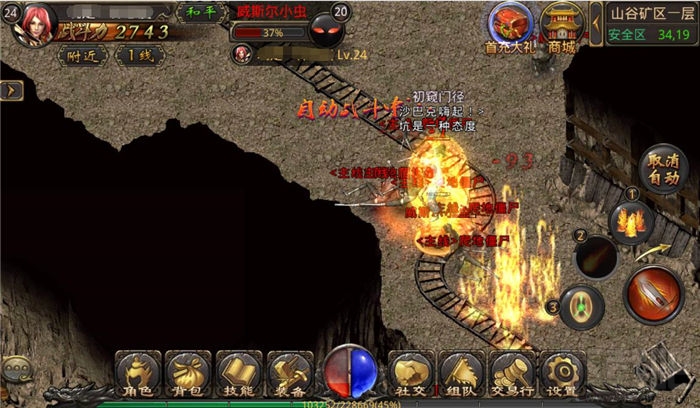The width and height of the screenshot is (700, 408).
Task: Click the 取消自动 cancel auto-battle button
Action: 662,169
